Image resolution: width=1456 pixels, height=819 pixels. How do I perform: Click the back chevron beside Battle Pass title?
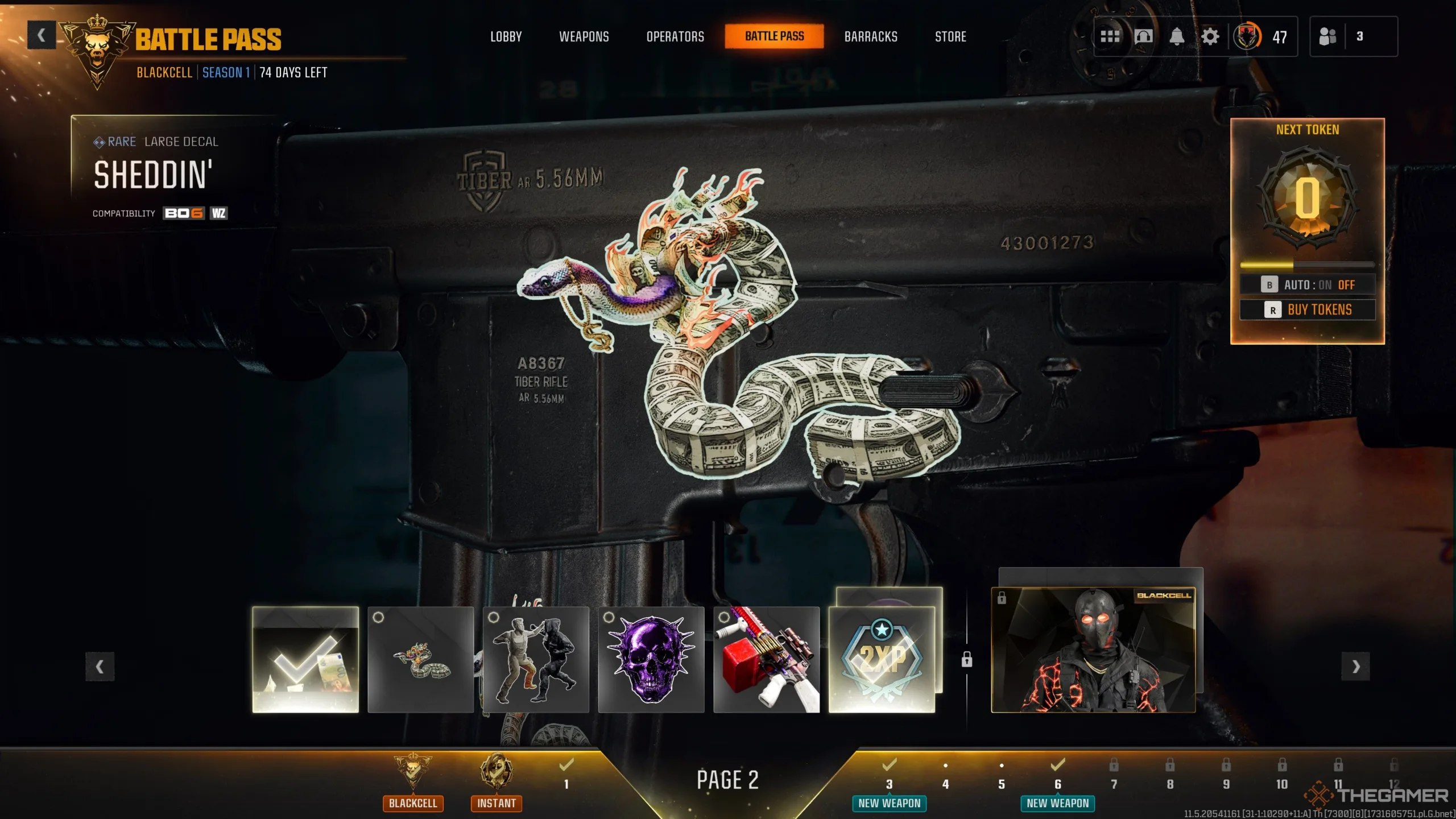pyautogui.click(x=40, y=35)
